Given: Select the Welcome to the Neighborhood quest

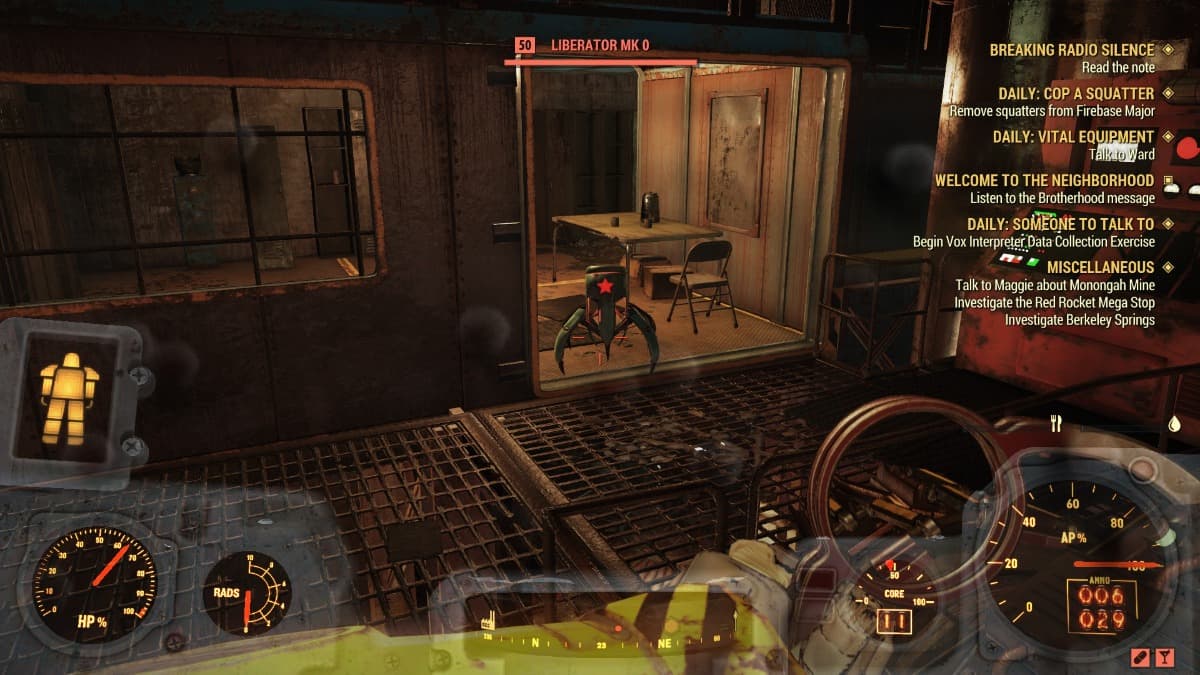Looking at the screenshot, I should pos(1044,181).
